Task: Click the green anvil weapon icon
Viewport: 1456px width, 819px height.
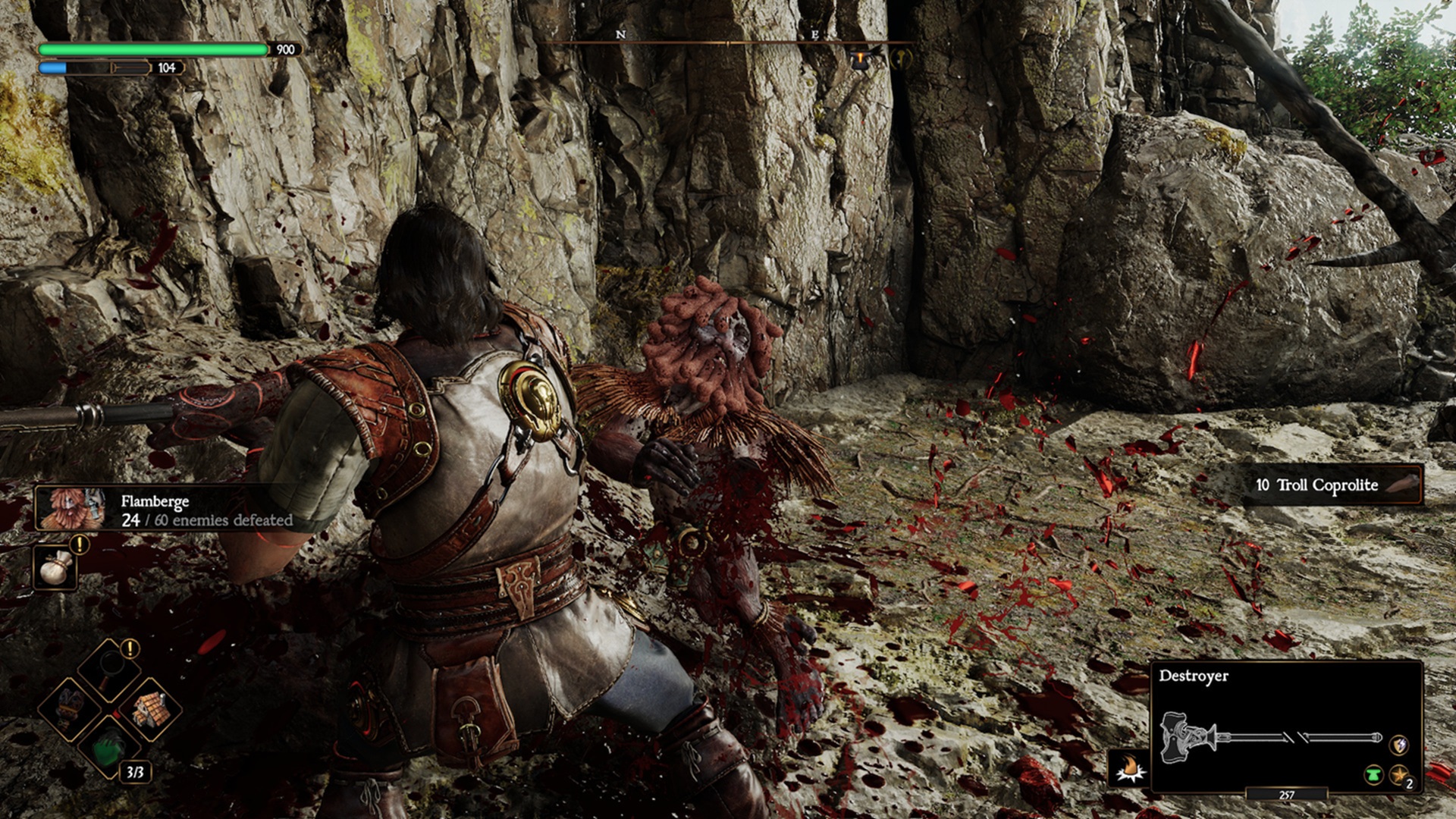Action: pos(1373,776)
